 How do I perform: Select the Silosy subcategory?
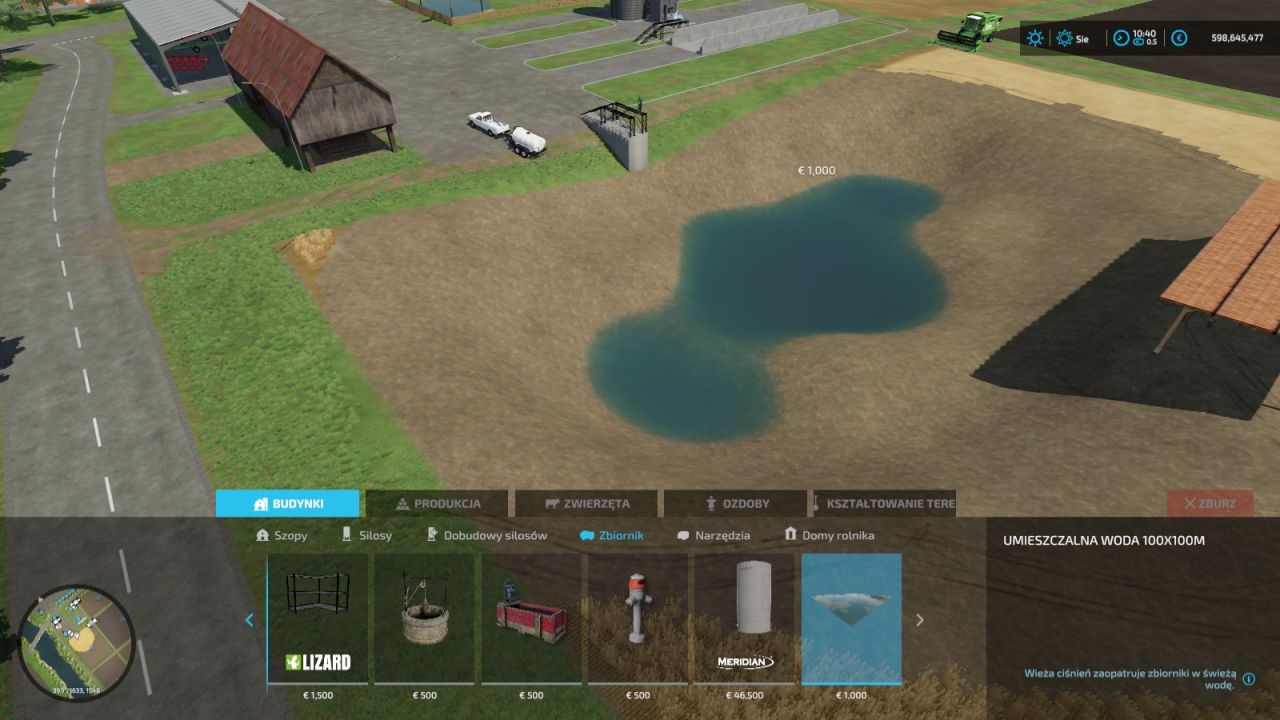[367, 535]
